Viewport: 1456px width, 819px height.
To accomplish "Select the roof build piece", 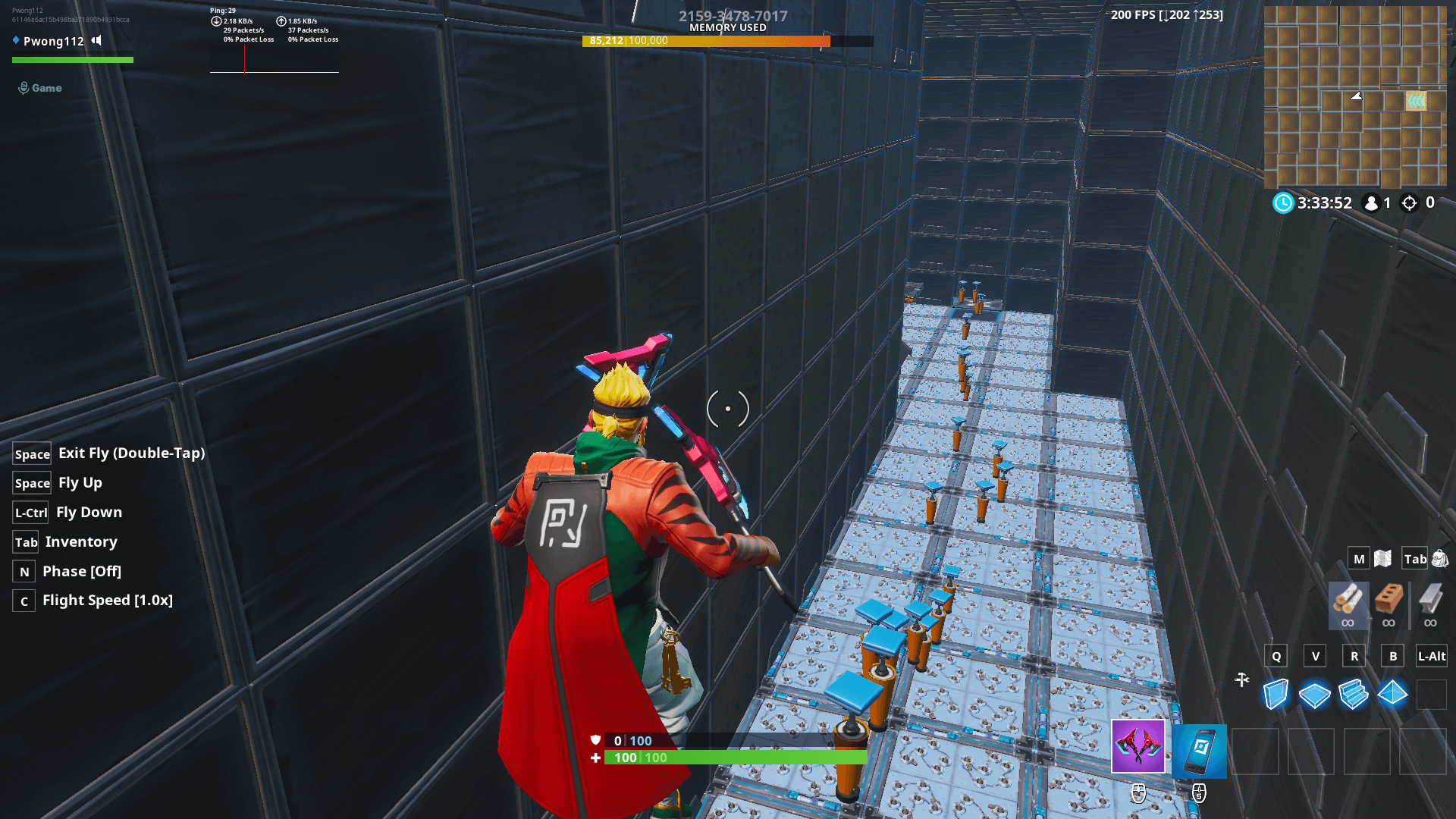I will 1392,694.
